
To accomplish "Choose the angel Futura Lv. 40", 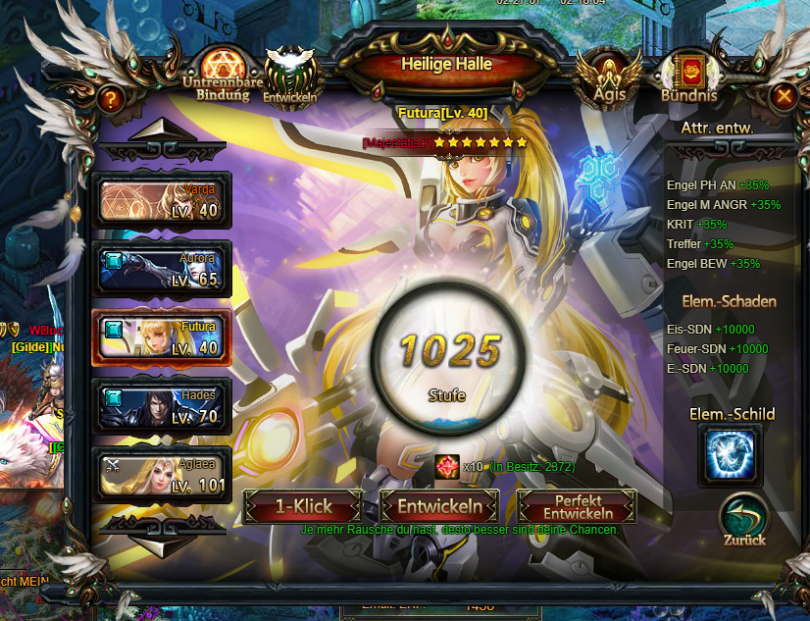I will pos(162,338).
